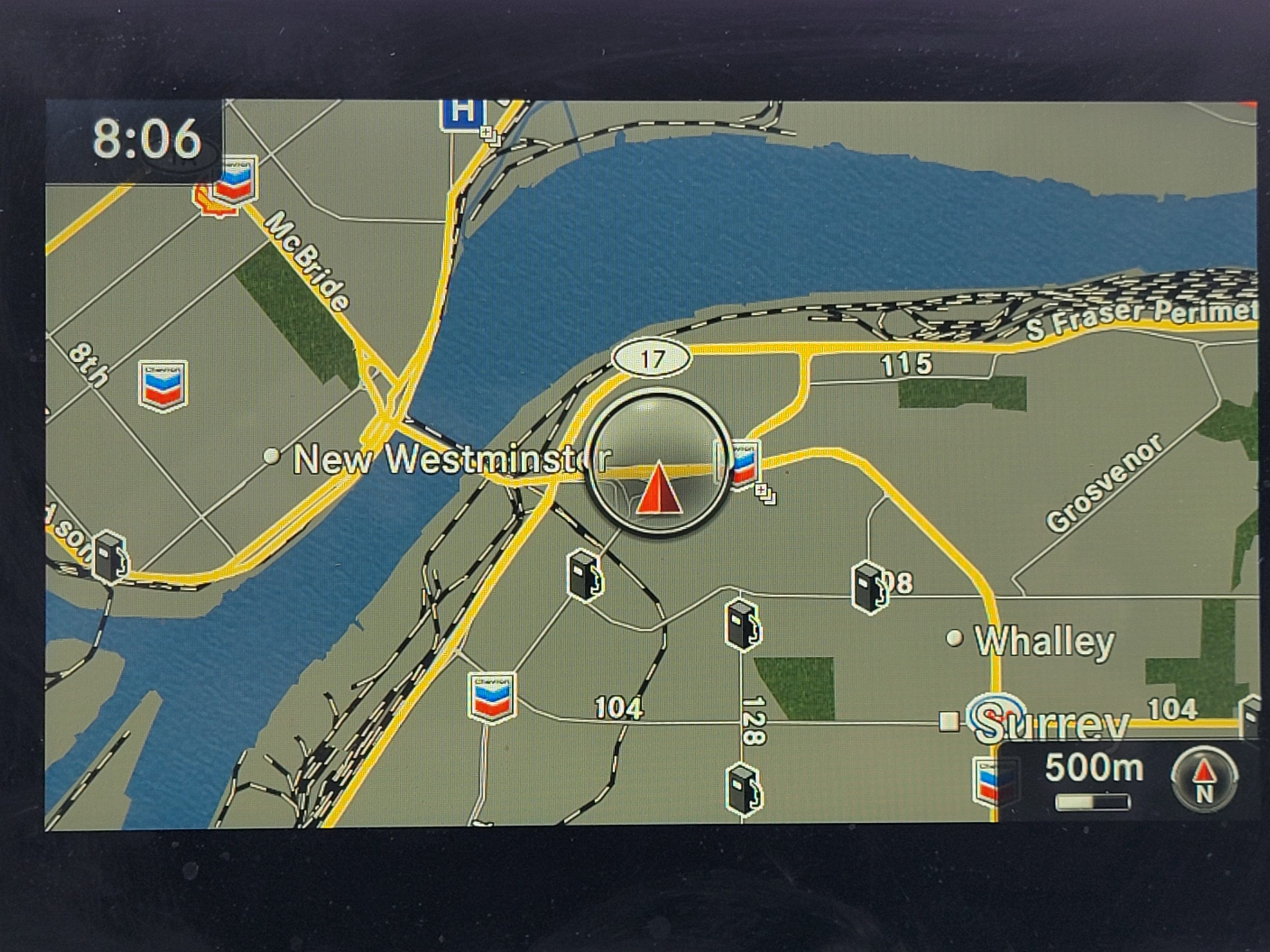
Task: Select the Route 17 highway shield
Action: tap(652, 359)
